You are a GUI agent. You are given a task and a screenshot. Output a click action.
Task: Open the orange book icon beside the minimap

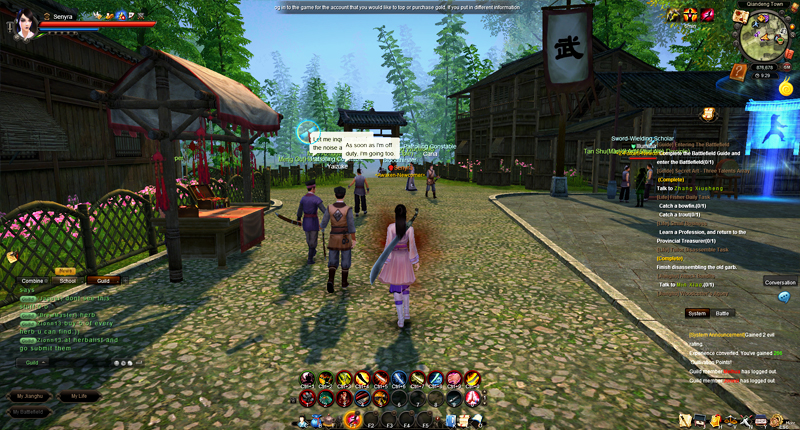click(x=738, y=71)
